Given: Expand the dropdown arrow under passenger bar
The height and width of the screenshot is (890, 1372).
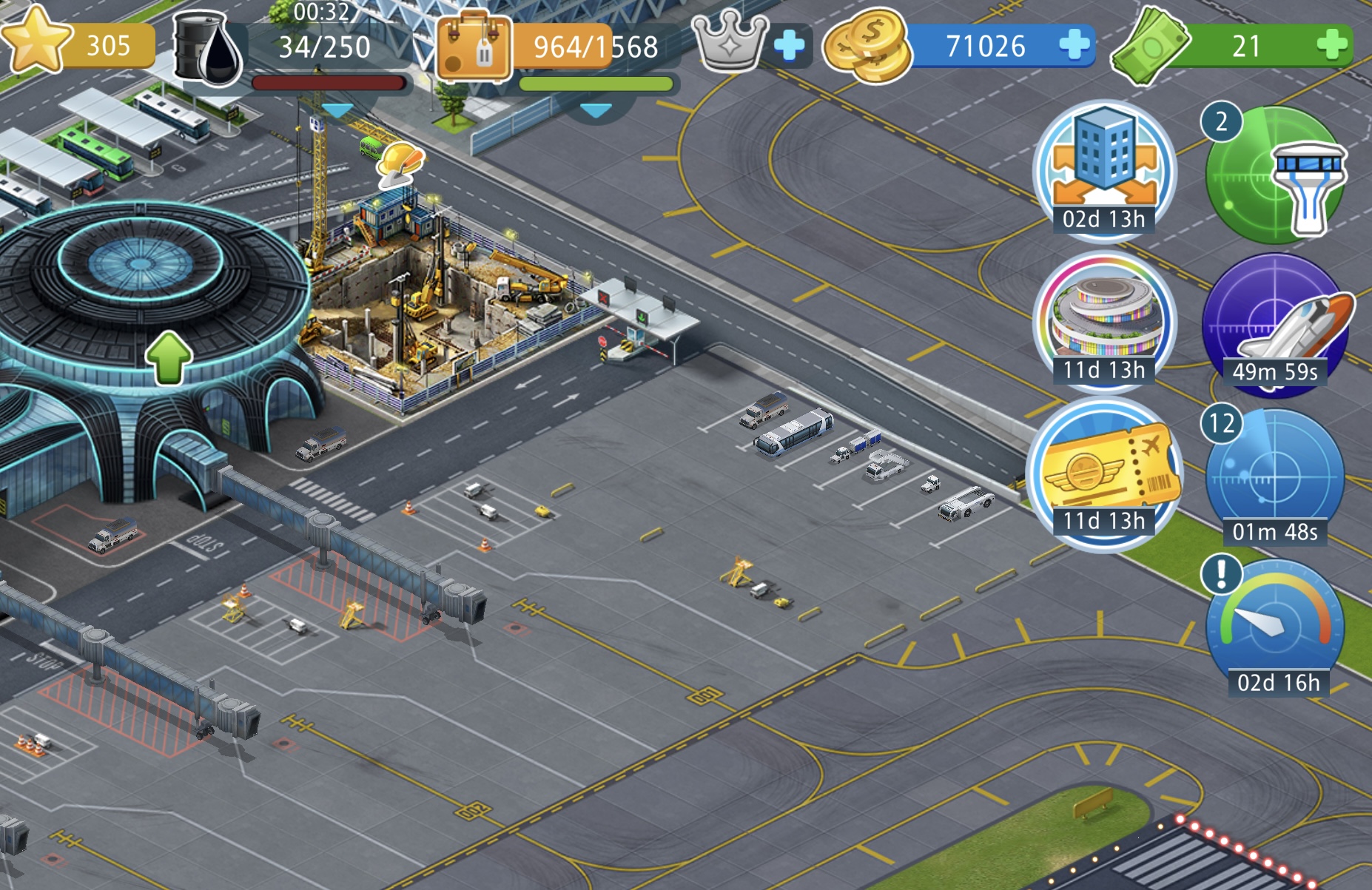Looking at the screenshot, I should click(x=596, y=111).
